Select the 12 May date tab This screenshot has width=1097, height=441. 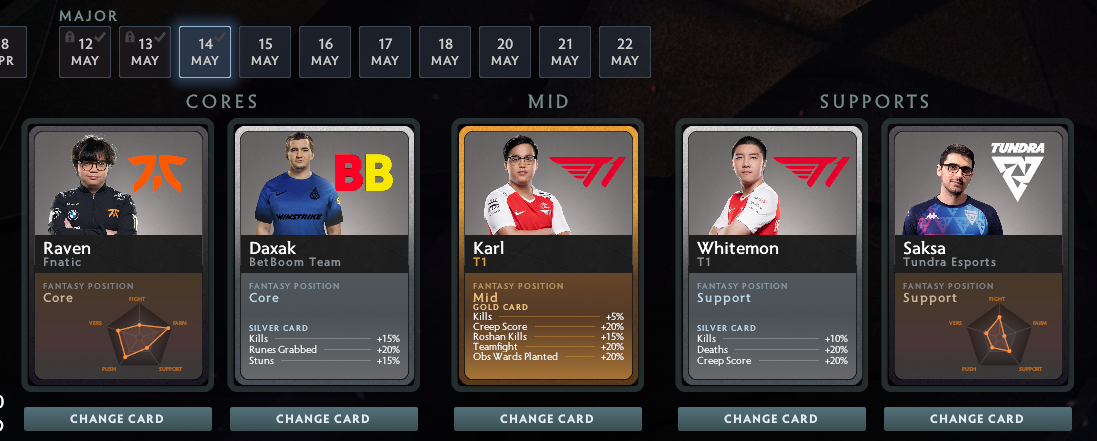(x=85, y=52)
